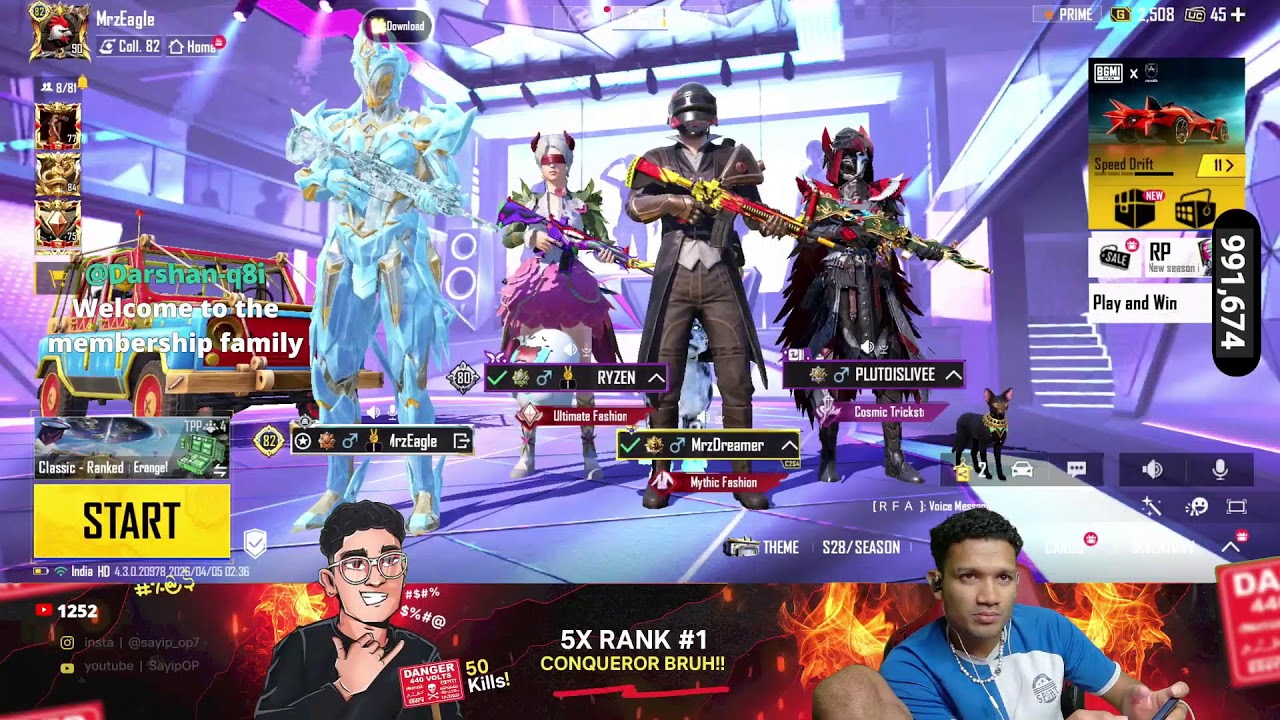Click the loudspeaker sound icon

[x=1151, y=470]
